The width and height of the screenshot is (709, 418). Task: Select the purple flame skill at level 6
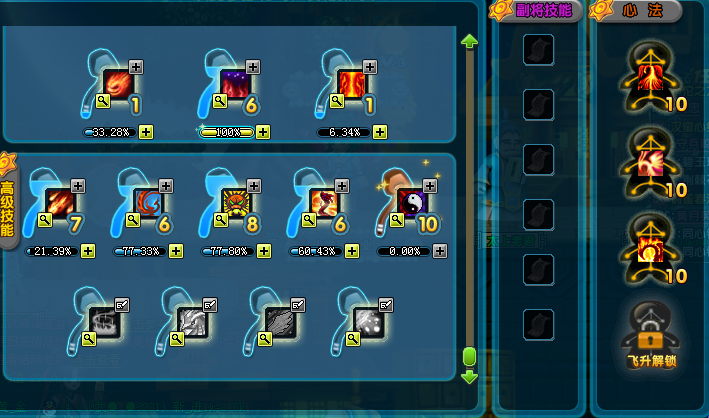236,83
